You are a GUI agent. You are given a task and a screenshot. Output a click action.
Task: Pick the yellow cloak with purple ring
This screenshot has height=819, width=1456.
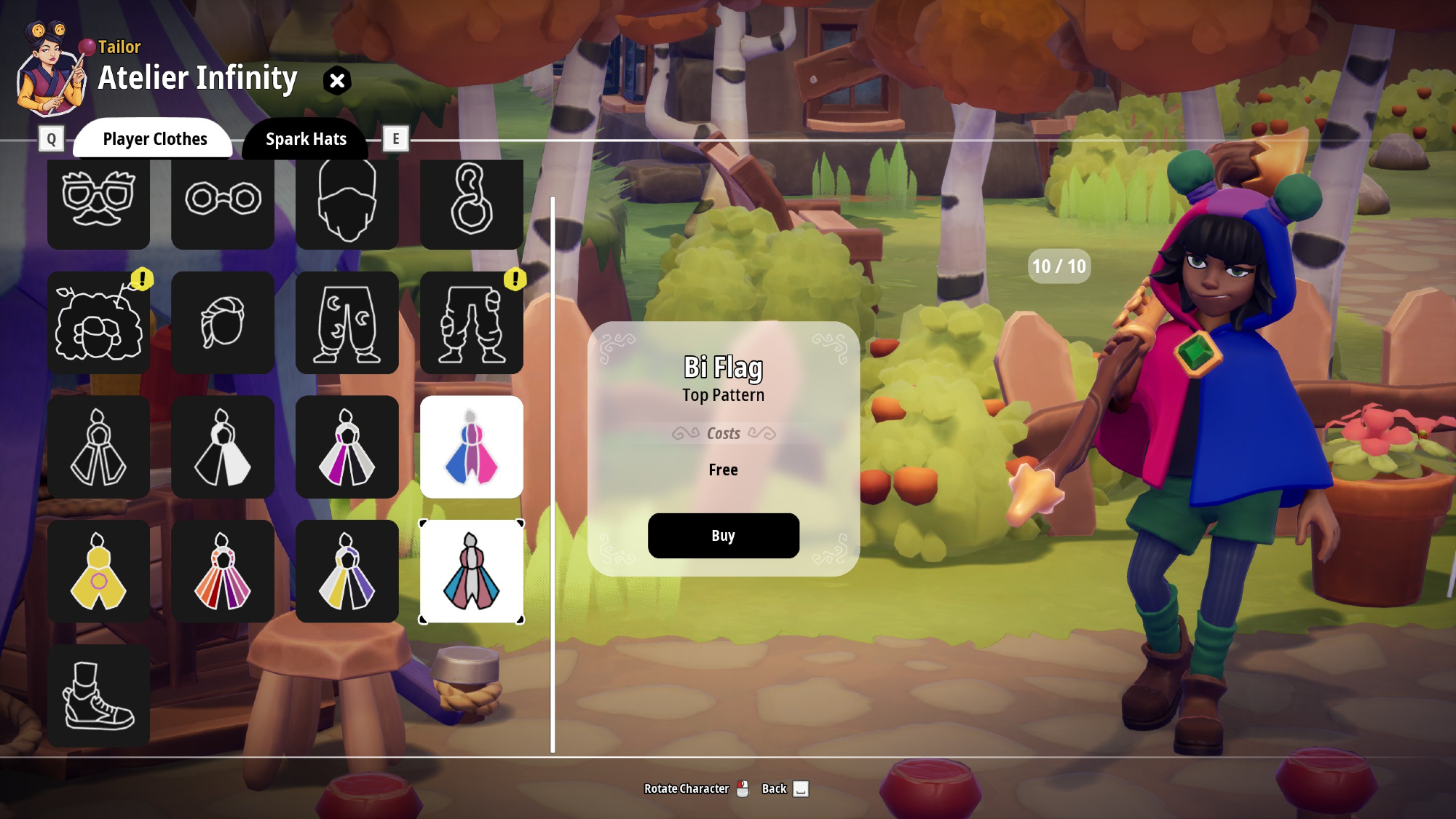[98, 571]
